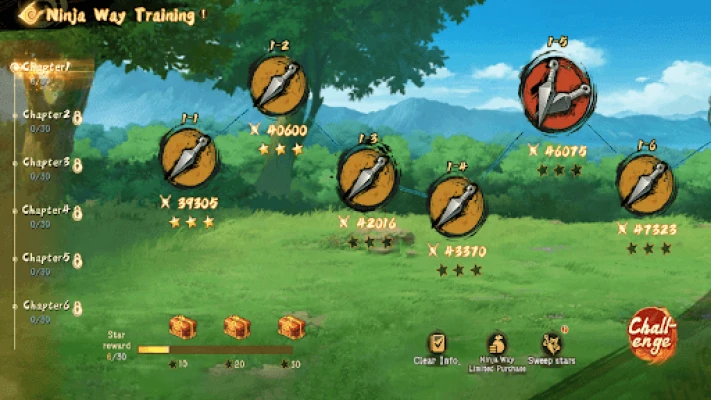Switch to Chapter 2
Viewport: 711px width, 400px height.
[x=47, y=115]
